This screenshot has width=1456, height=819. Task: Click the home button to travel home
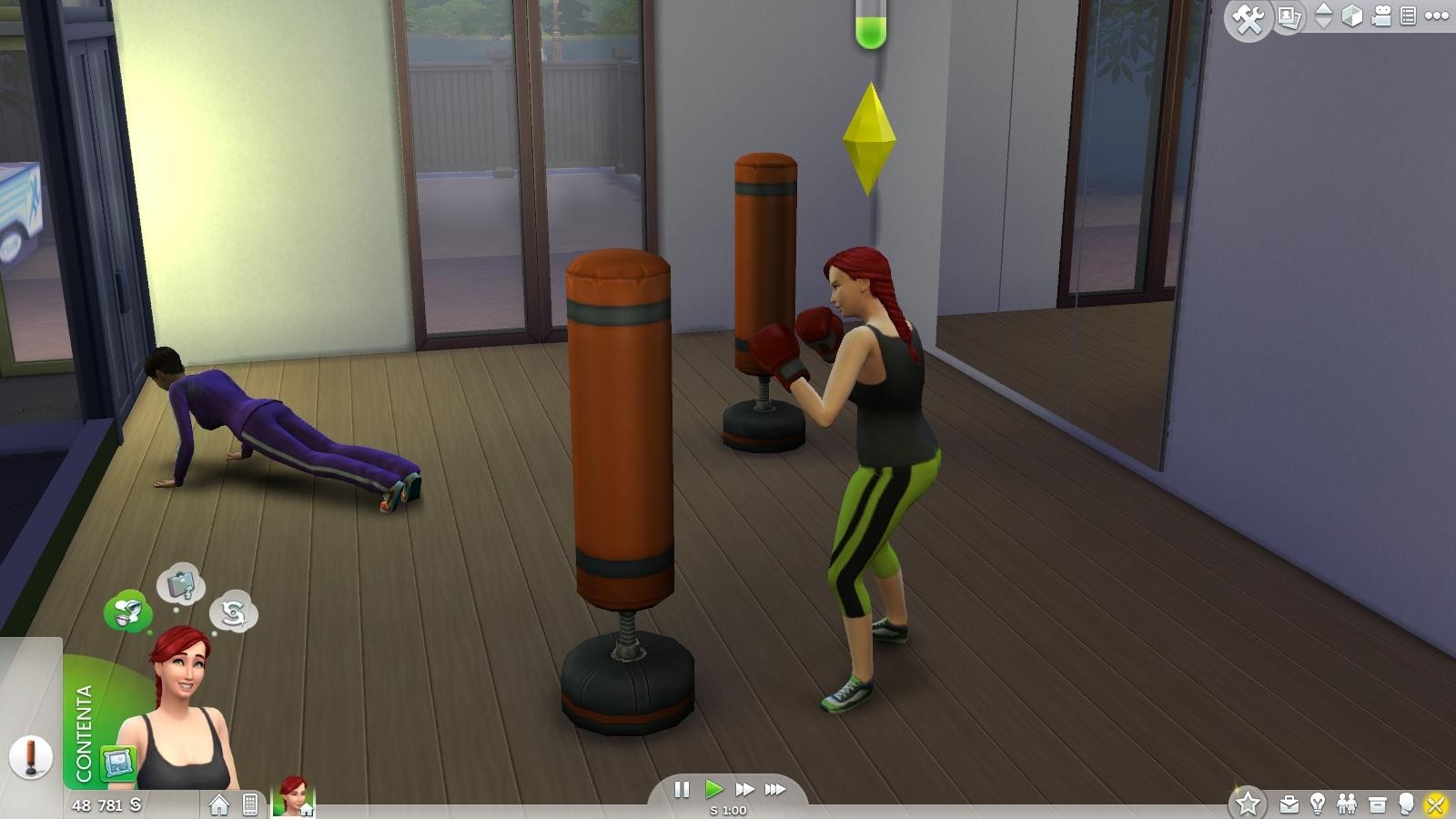[x=218, y=805]
